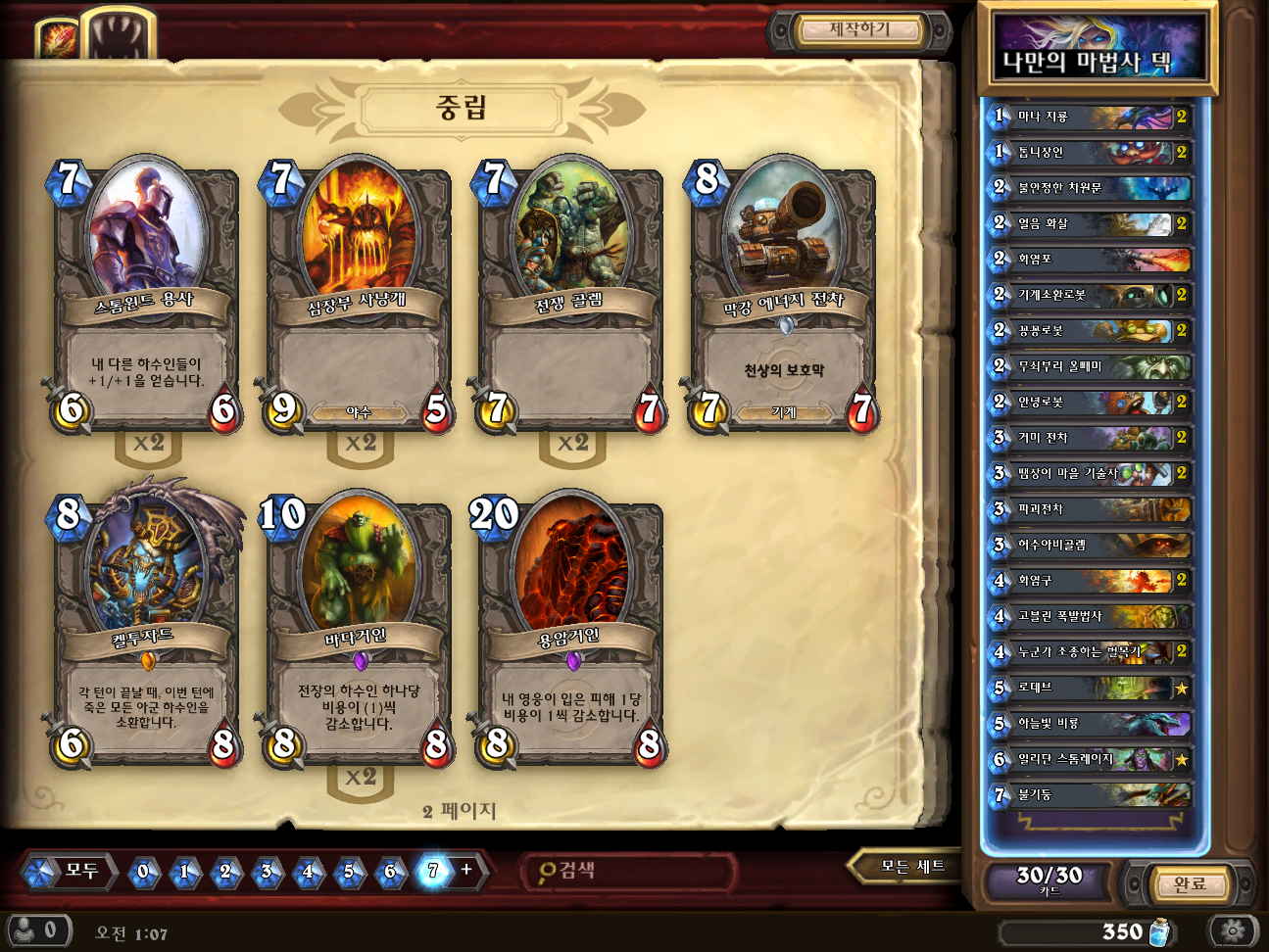Filter cards by mana cost 0
This screenshot has width=1269, height=952.
tap(144, 871)
